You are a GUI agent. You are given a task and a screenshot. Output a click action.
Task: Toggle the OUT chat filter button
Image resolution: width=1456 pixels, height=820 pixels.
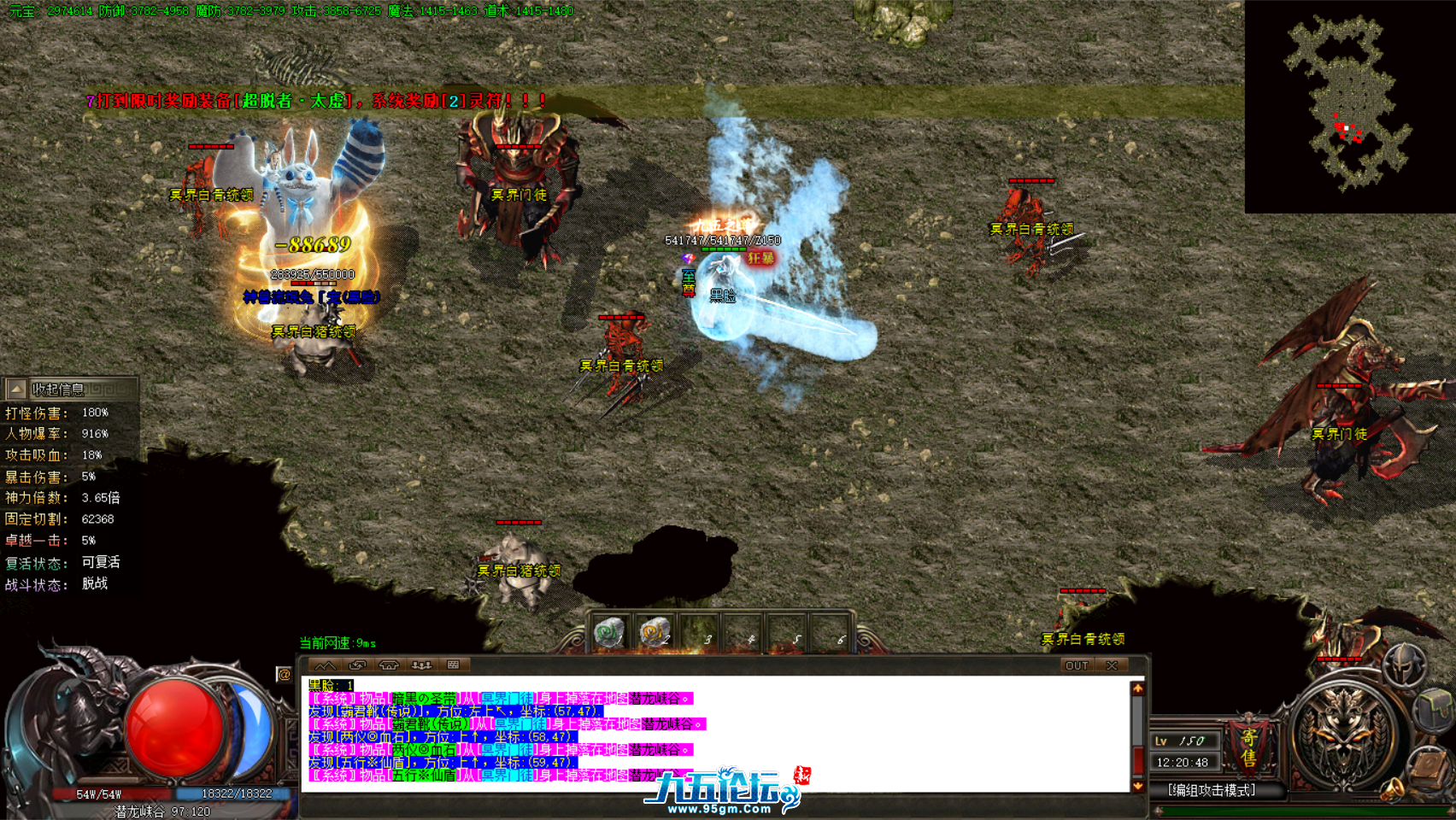pos(1078,665)
